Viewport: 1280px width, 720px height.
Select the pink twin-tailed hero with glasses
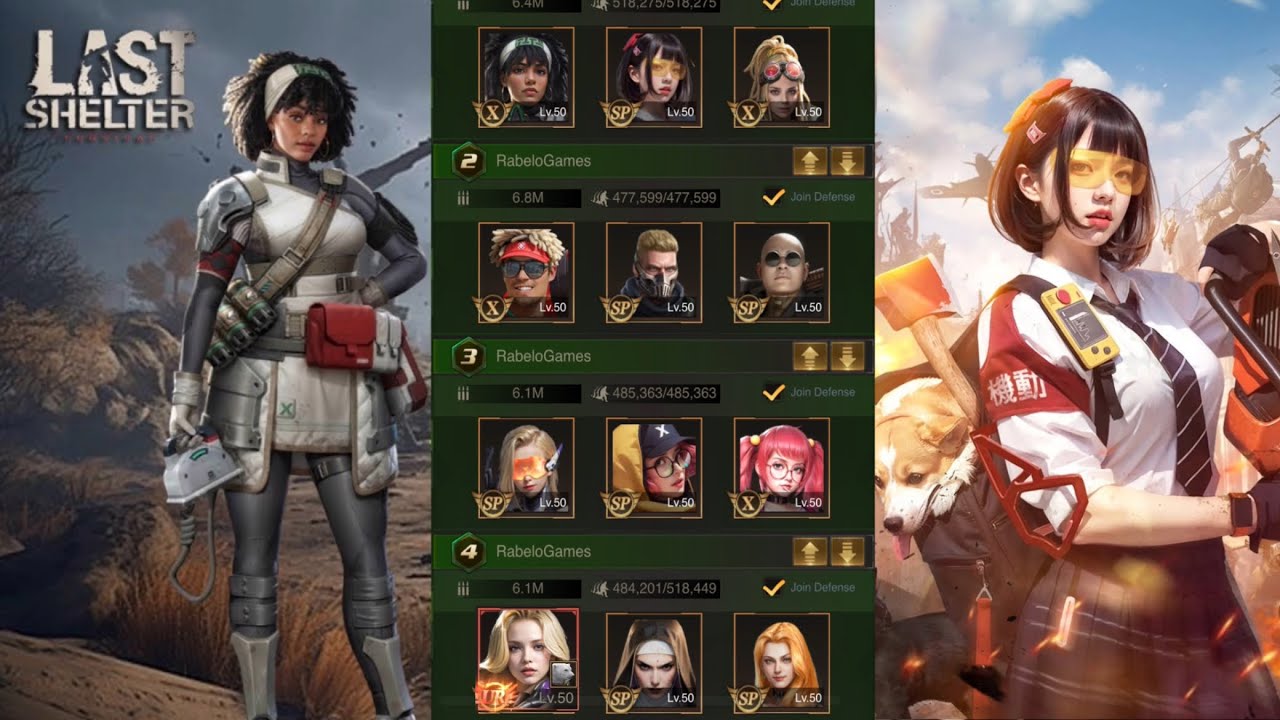coord(781,467)
